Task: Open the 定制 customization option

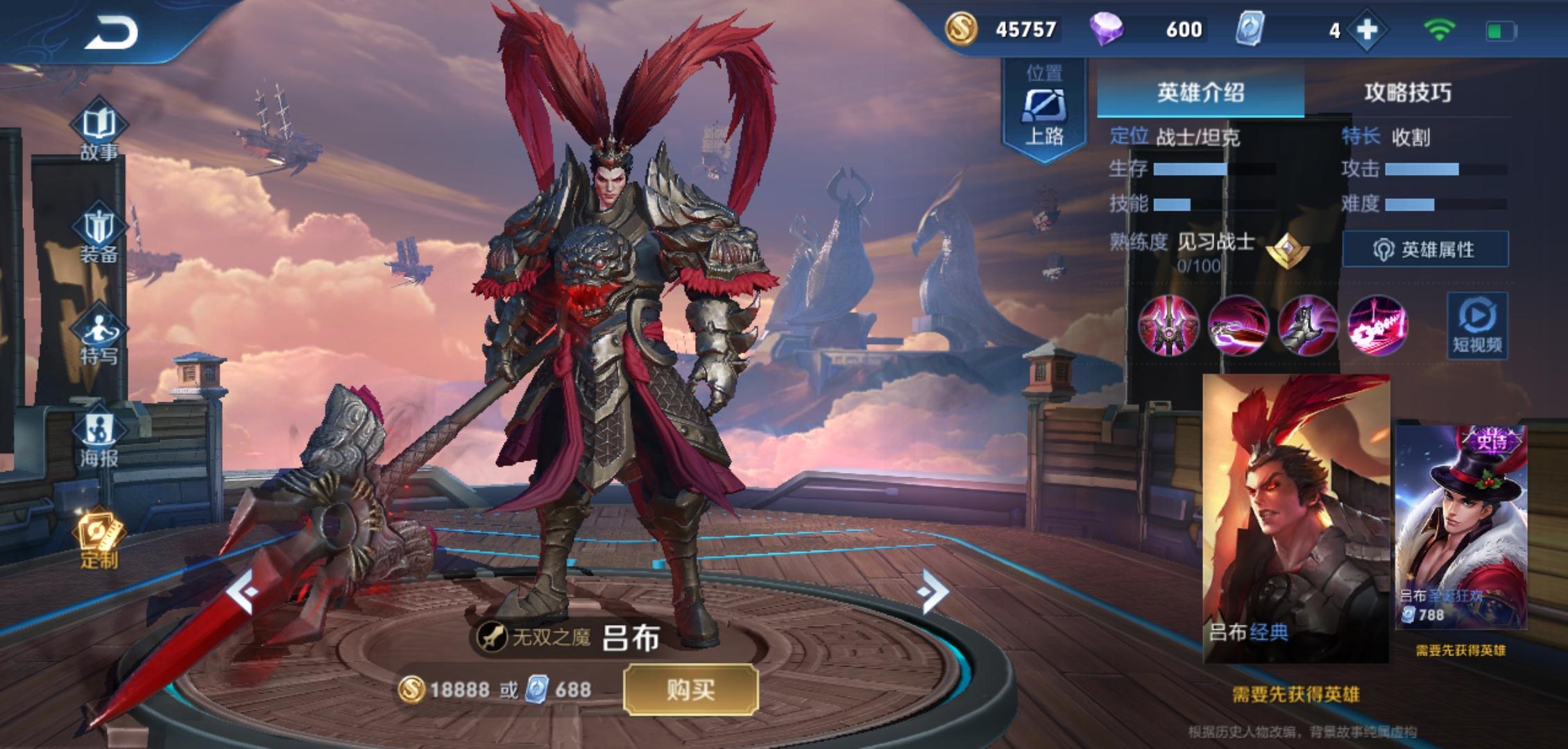Action: (99, 542)
